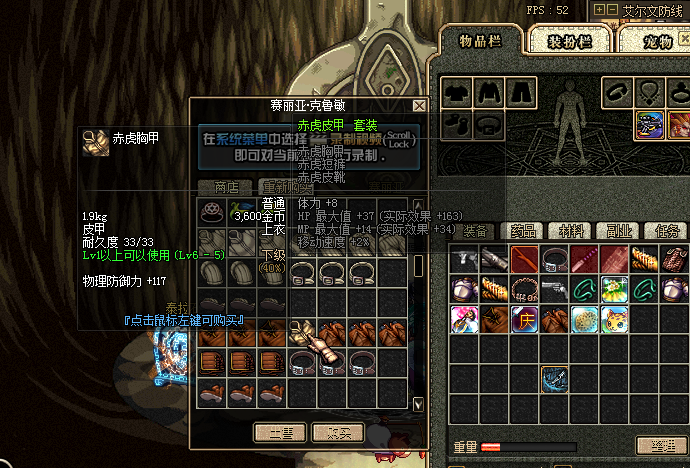
Task: Select the lone blue item in inventory
Action: click(x=555, y=380)
